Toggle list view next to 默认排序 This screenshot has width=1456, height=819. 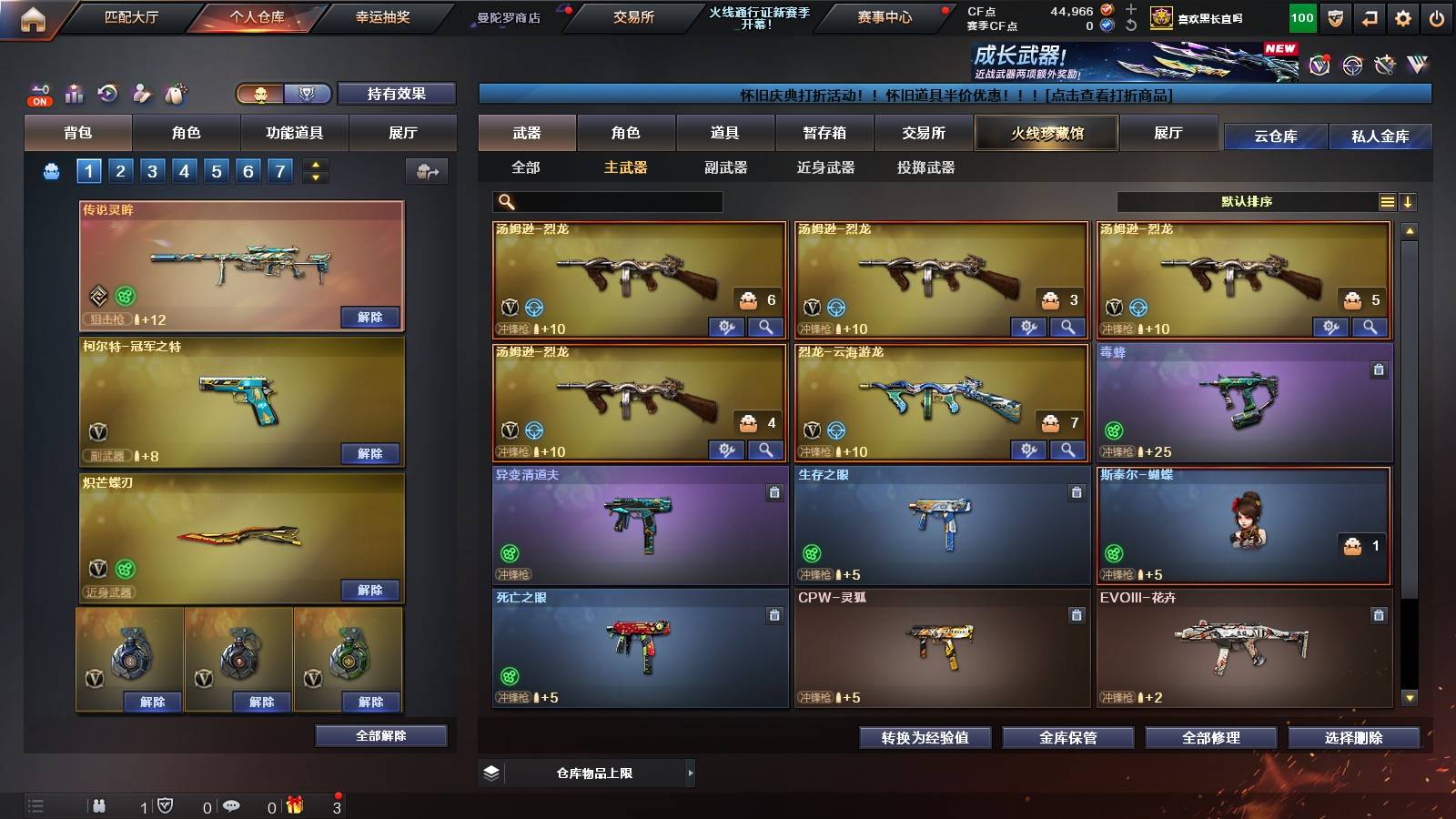(x=1387, y=200)
